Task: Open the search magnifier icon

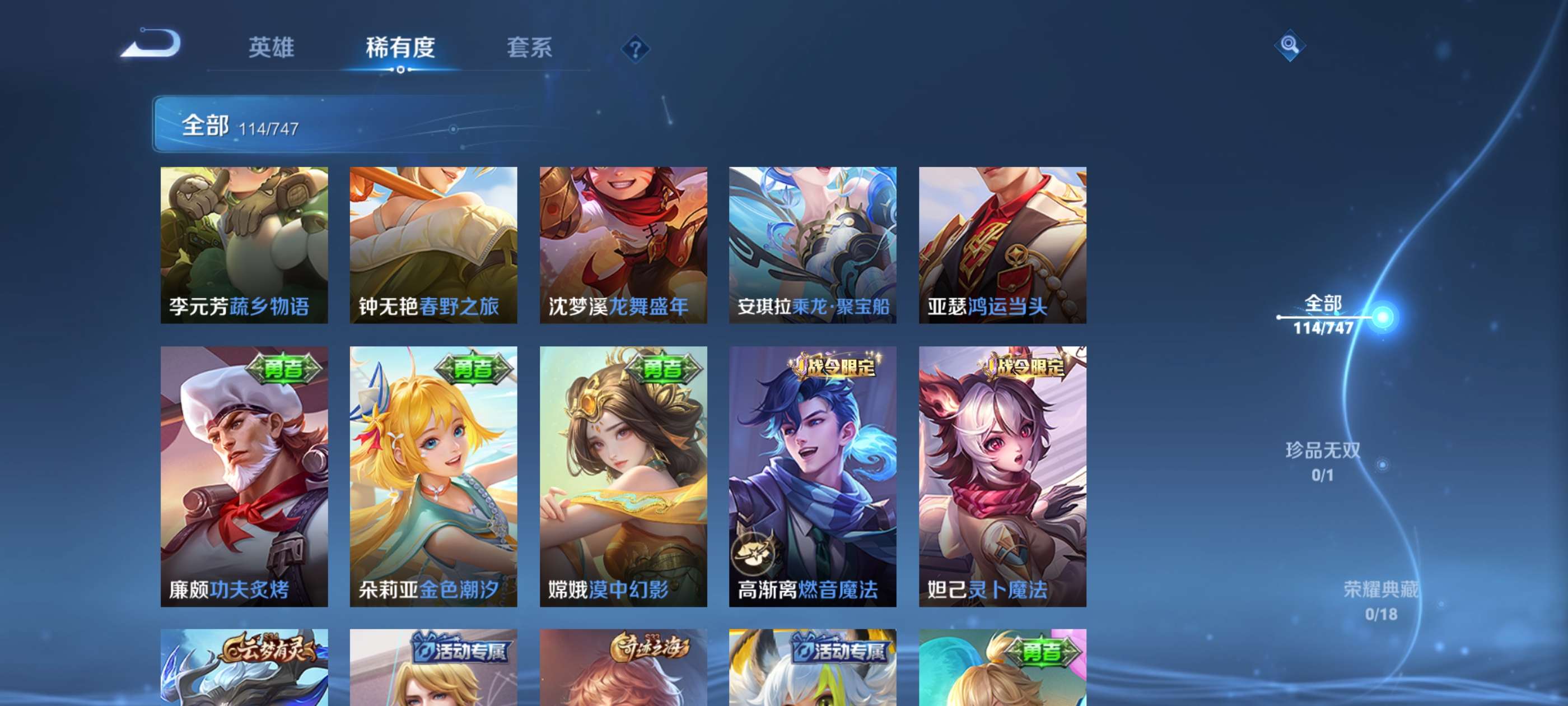Action: click(1290, 46)
